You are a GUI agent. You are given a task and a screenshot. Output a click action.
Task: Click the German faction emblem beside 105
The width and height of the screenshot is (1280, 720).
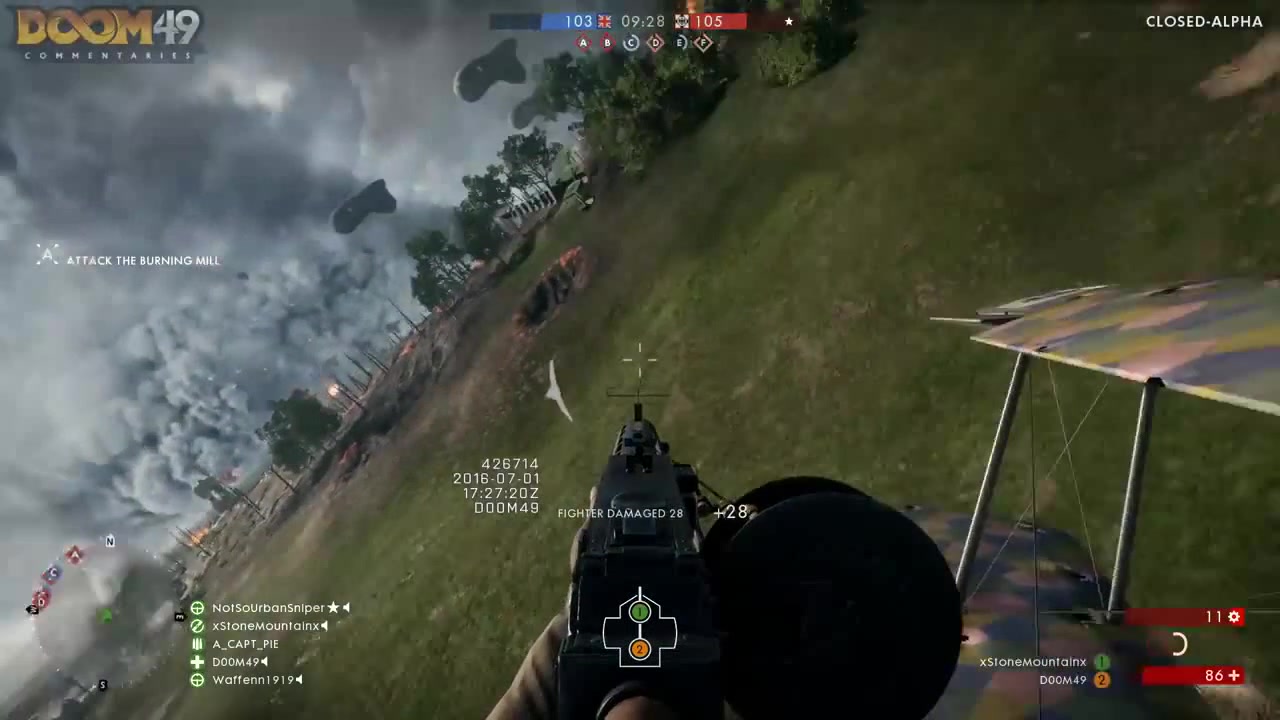pos(681,21)
